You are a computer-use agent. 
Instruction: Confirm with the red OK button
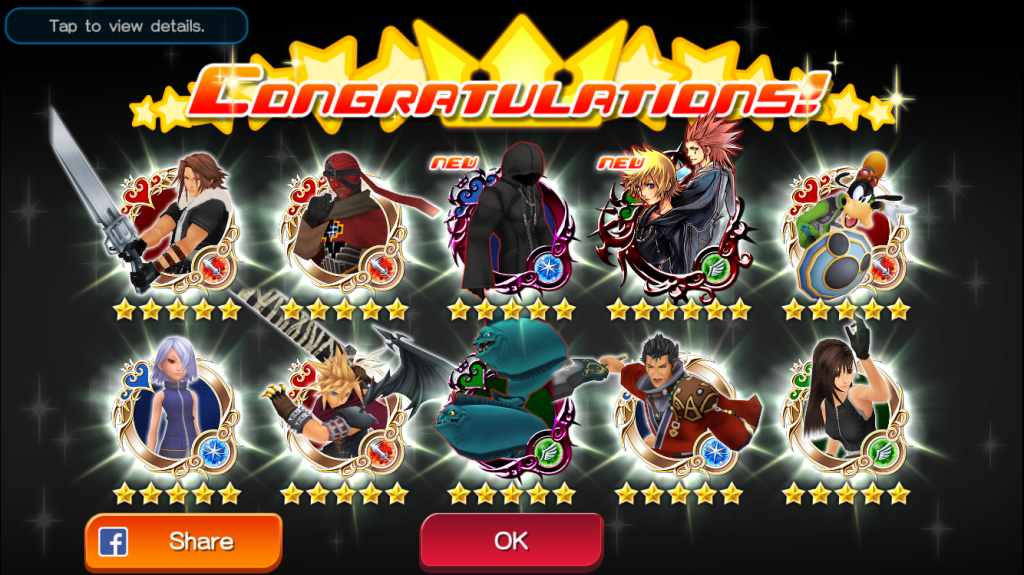[511, 541]
